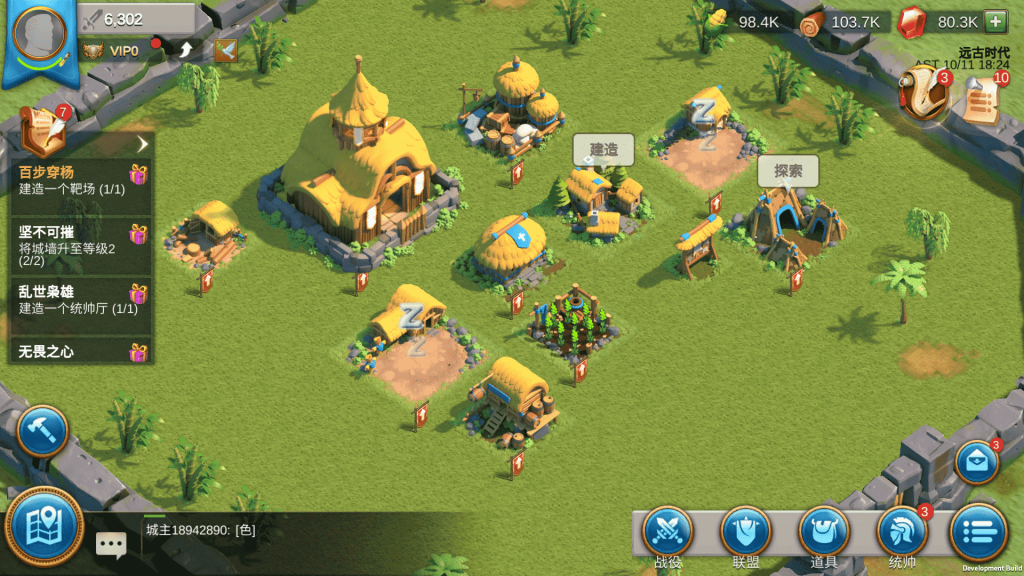Viewport: 1024px width, 576px height.
Task: Open the 战役 campaign menu
Action: pyautogui.click(x=667, y=534)
